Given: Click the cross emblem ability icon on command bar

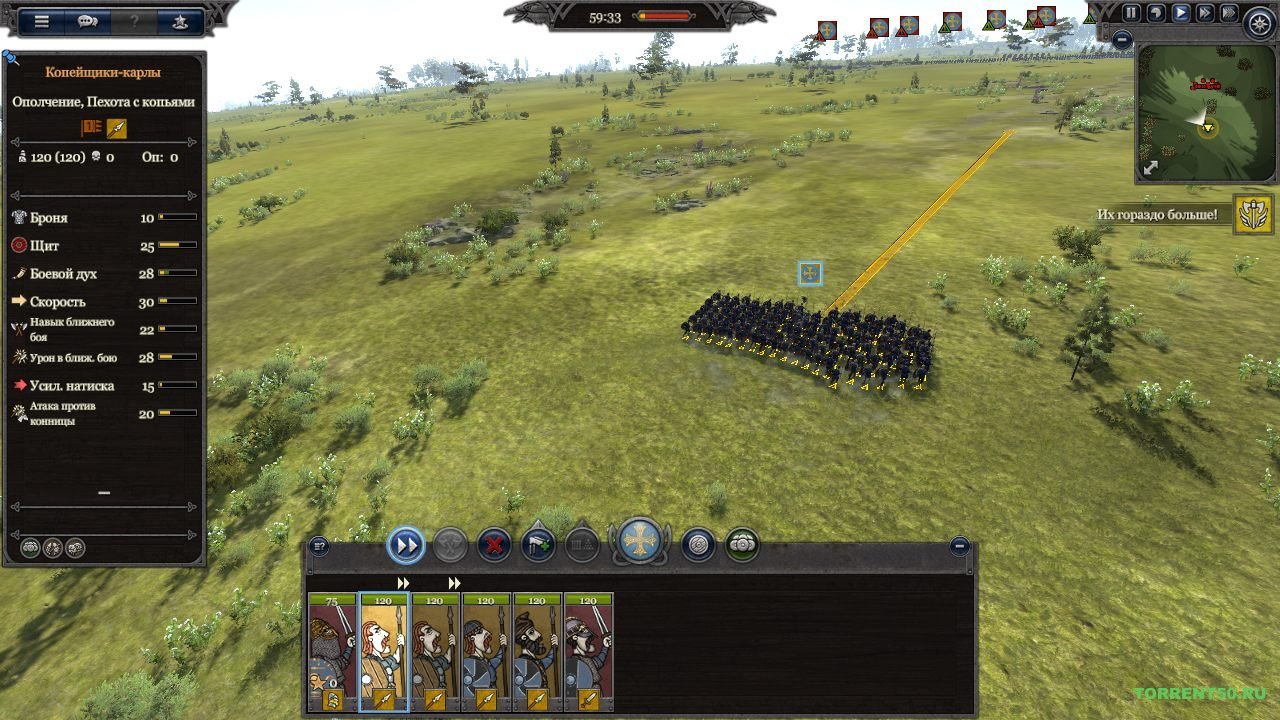Looking at the screenshot, I should point(640,542).
